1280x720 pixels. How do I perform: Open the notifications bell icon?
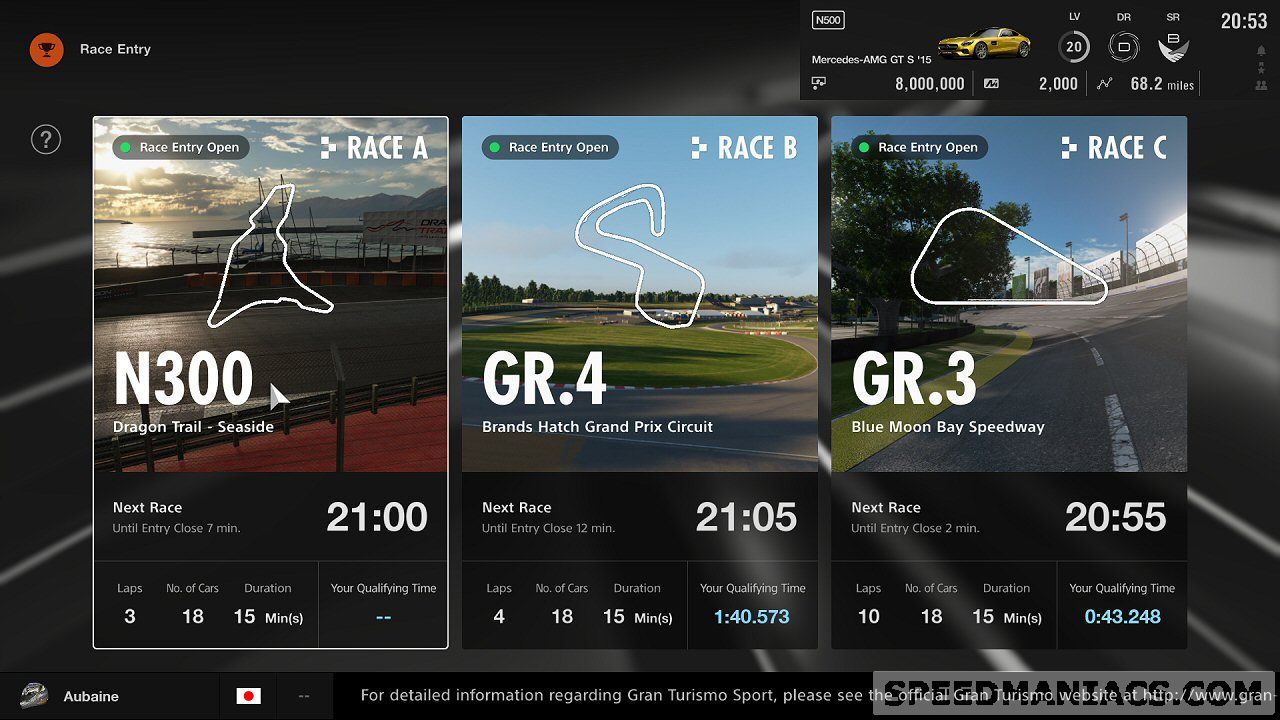pyautogui.click(x=1261, y=51)
